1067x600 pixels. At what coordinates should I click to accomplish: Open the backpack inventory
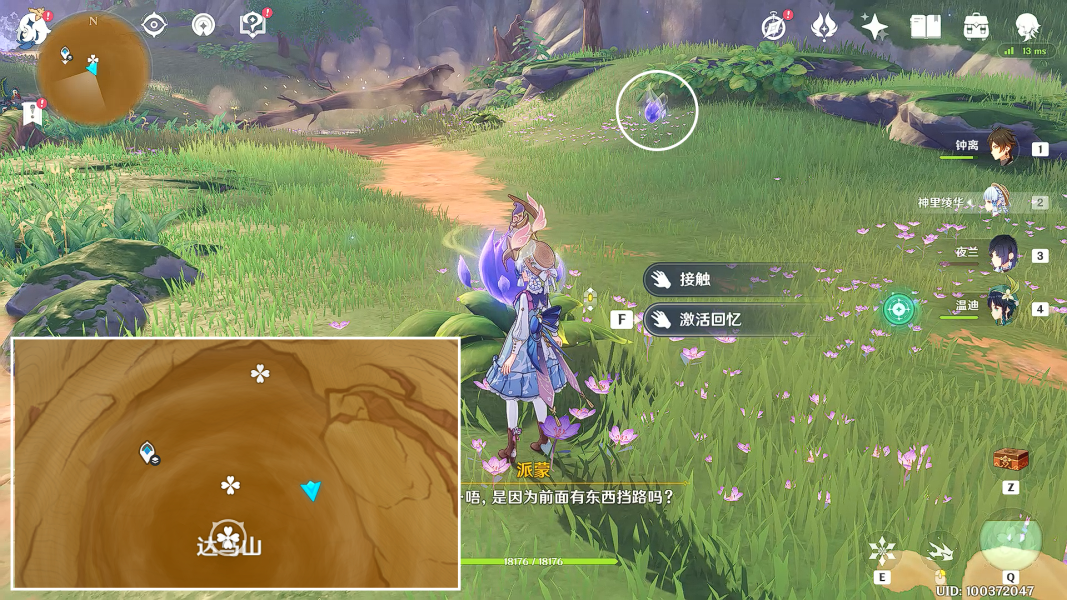click(976, 27)
